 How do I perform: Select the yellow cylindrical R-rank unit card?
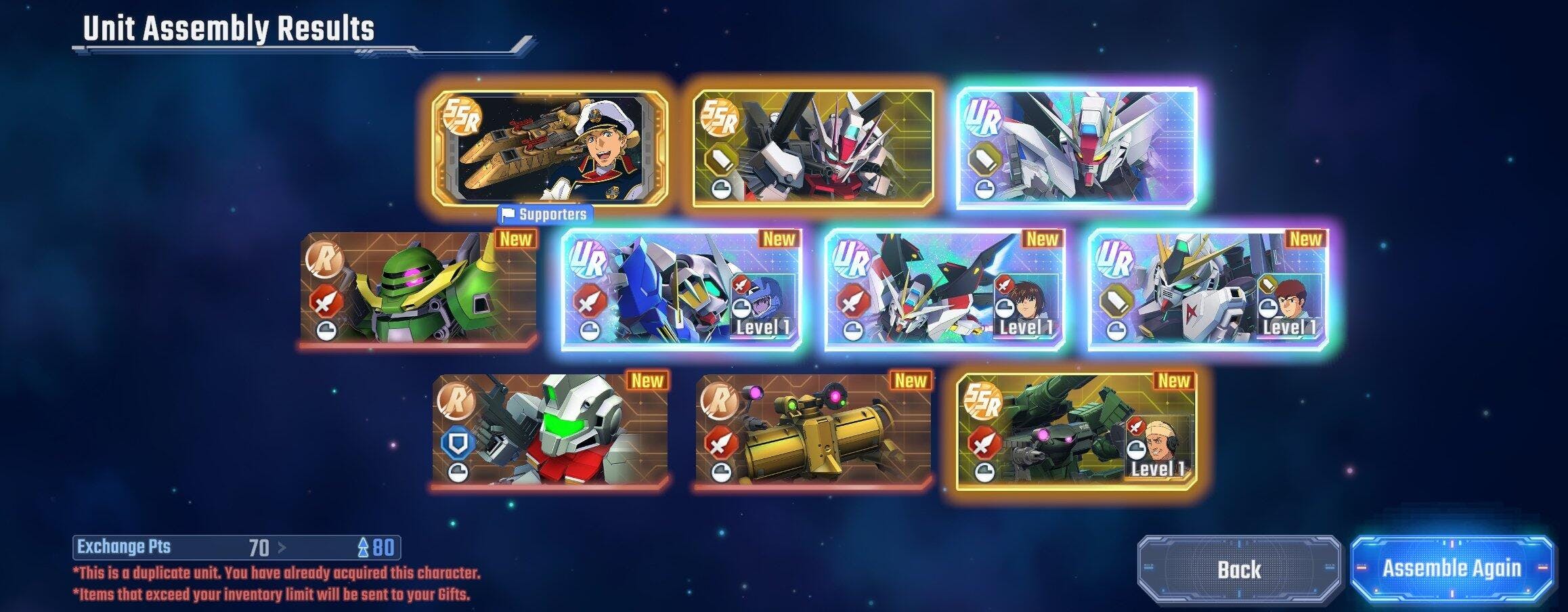813,431
